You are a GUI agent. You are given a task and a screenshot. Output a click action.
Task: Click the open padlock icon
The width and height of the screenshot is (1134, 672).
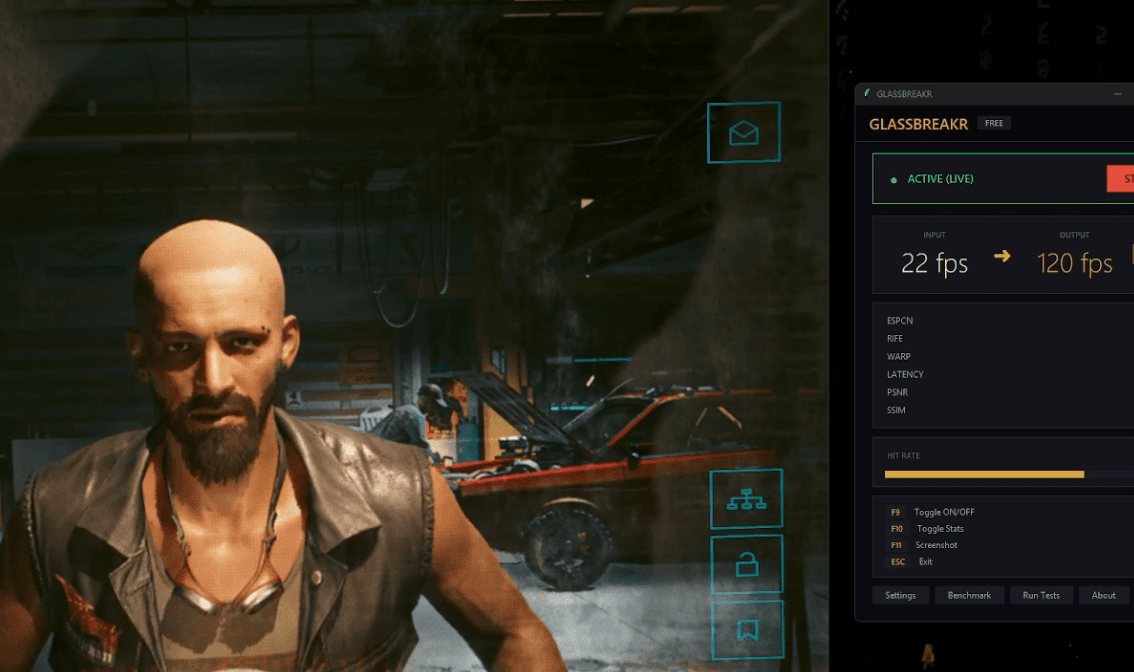746,565
